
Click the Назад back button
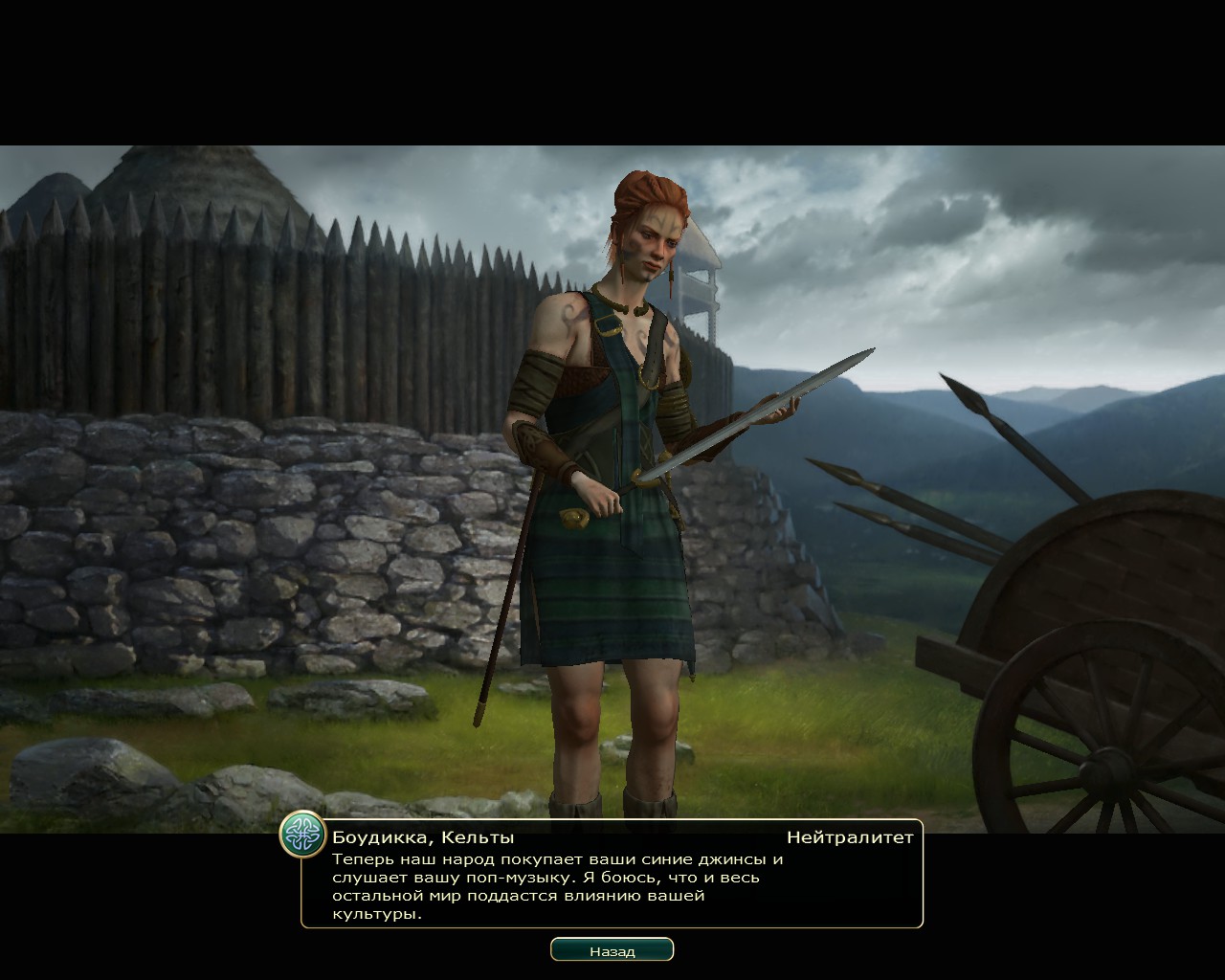(x=612, y=950)
